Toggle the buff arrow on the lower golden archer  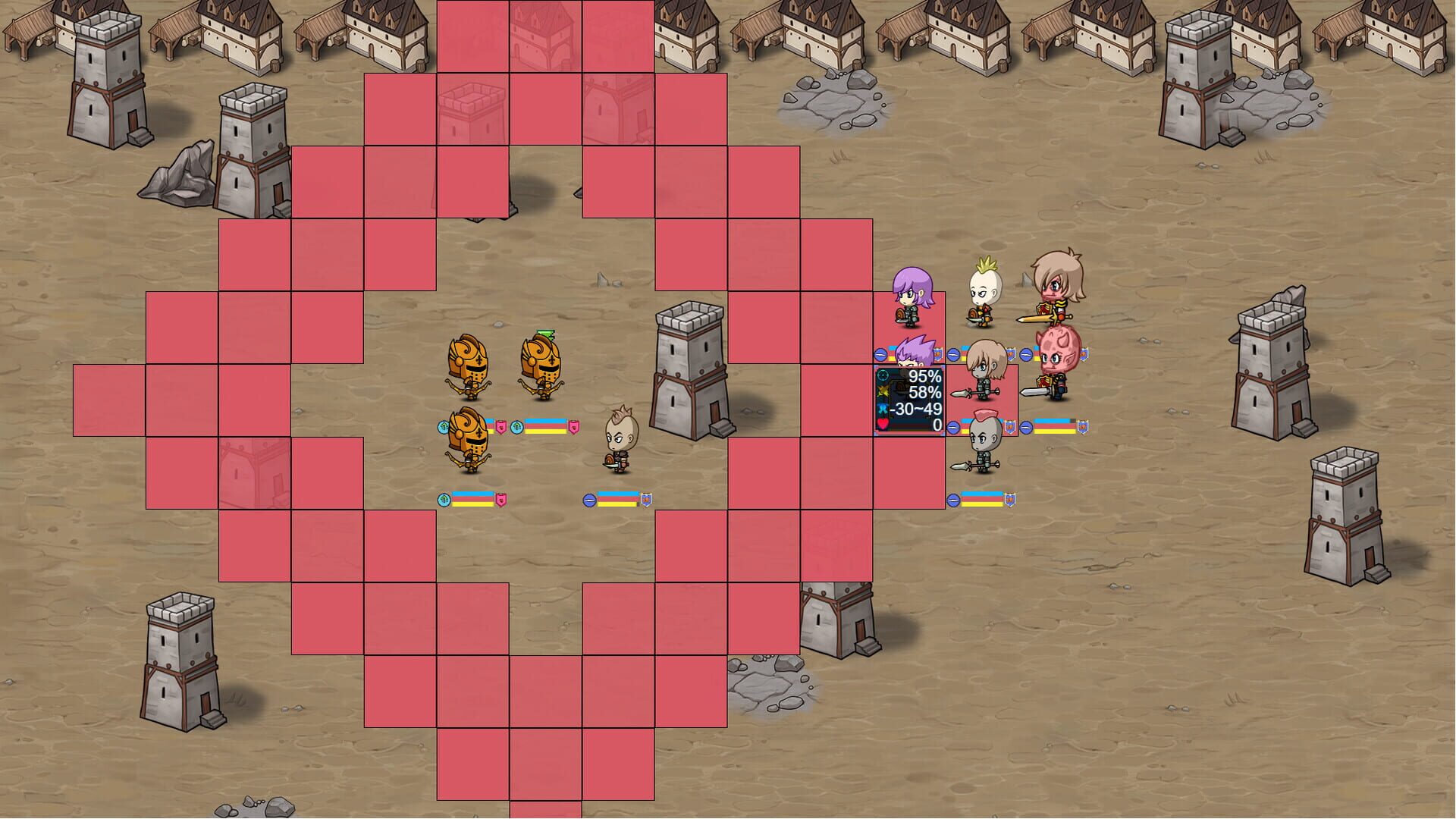tap(444, 500)
